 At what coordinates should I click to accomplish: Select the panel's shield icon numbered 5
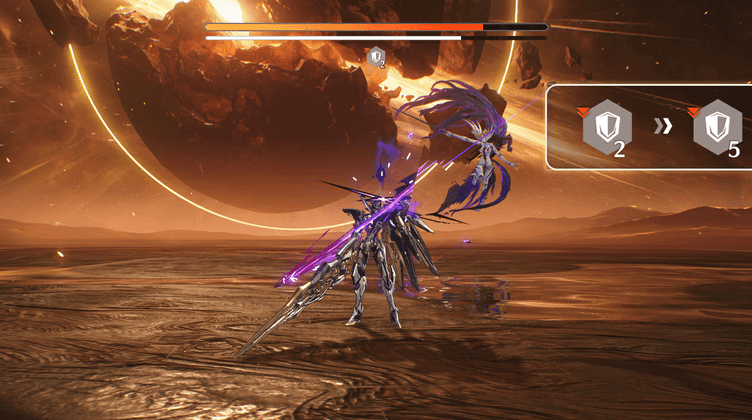pyautogui.click(x=717, y=127)
